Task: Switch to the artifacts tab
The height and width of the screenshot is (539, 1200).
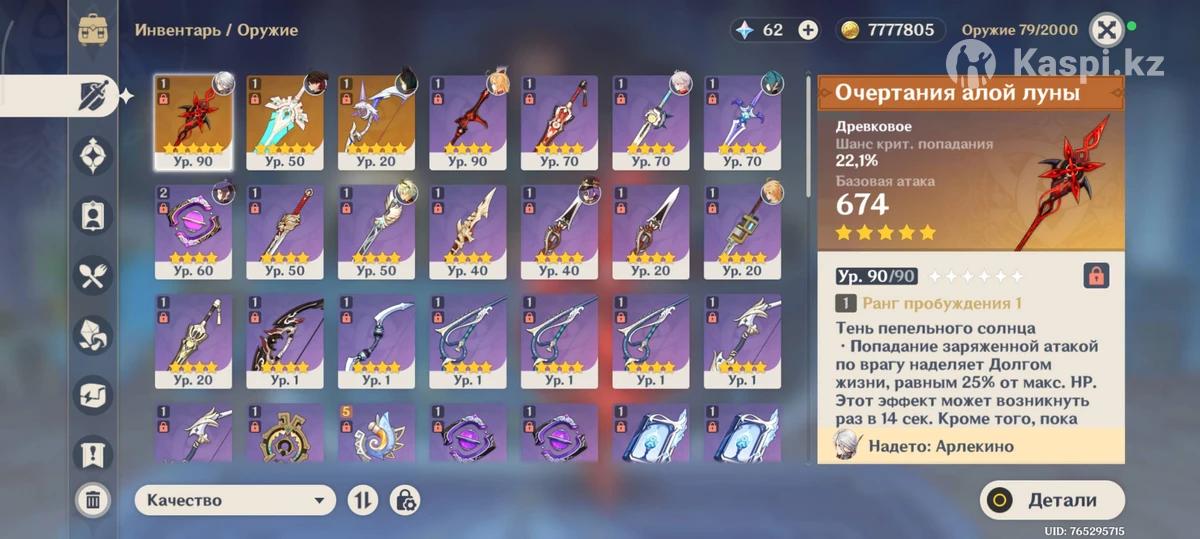Action: tap(93, 156)
